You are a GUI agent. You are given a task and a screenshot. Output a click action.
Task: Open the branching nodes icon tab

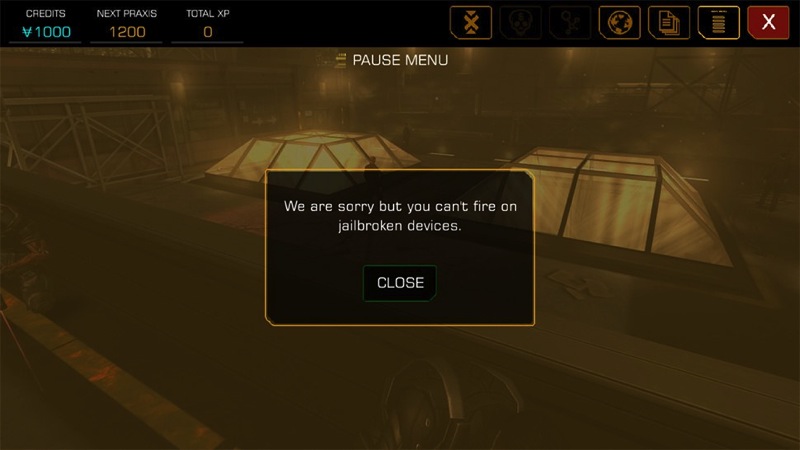click(x=570, y=22)
